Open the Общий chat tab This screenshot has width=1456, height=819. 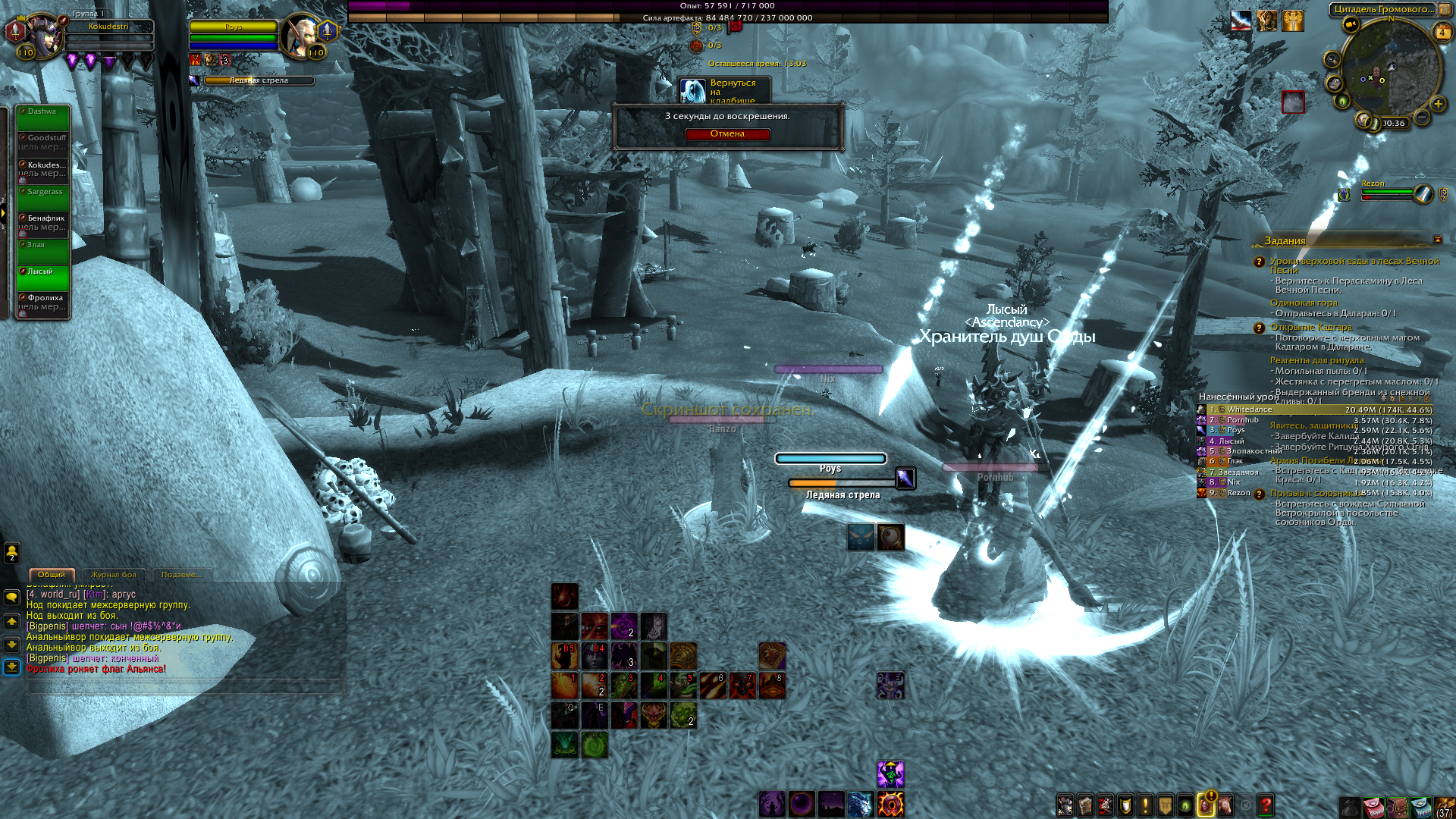pos(52,575)
